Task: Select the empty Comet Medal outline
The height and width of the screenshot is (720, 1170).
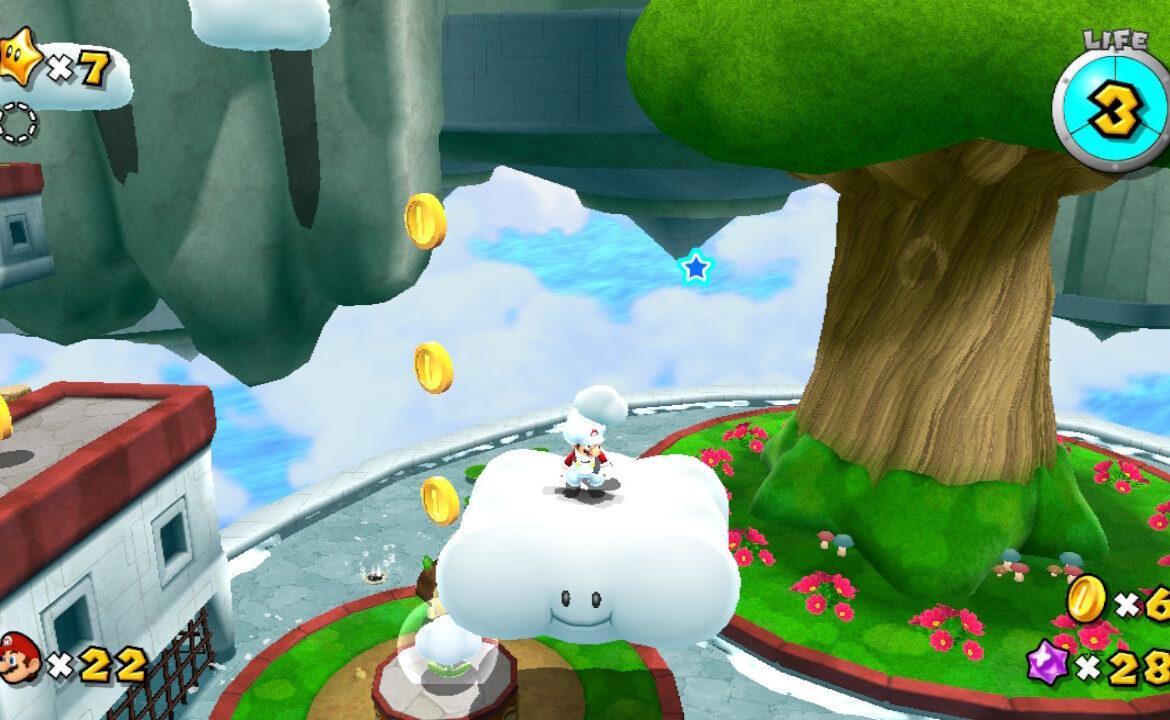Action: pyautogui.click(x=18, y=123)
